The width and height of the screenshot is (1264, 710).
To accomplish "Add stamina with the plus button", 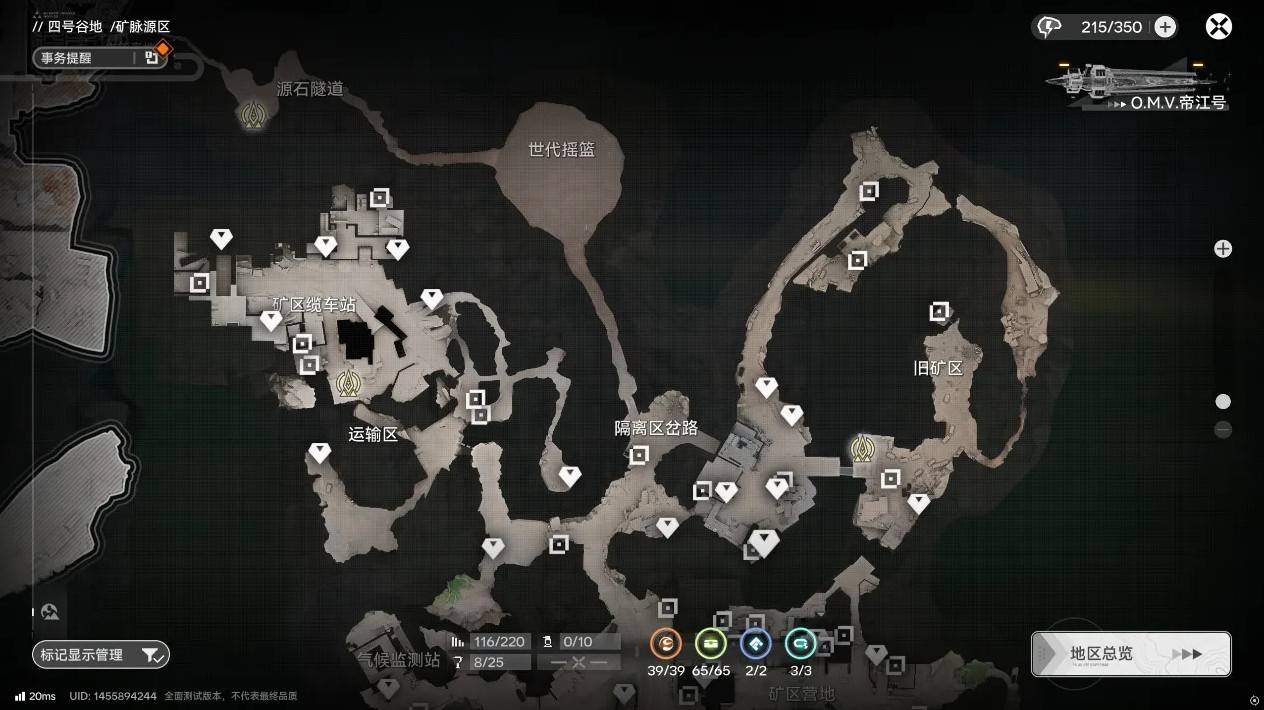I will [1165, 27].
